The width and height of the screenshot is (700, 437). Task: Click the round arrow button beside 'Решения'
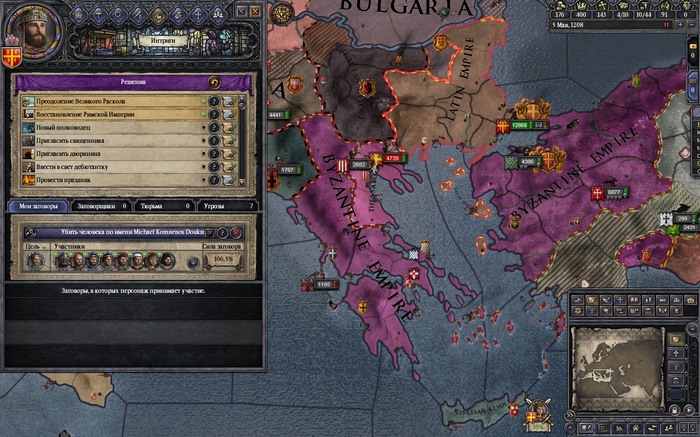213,82
